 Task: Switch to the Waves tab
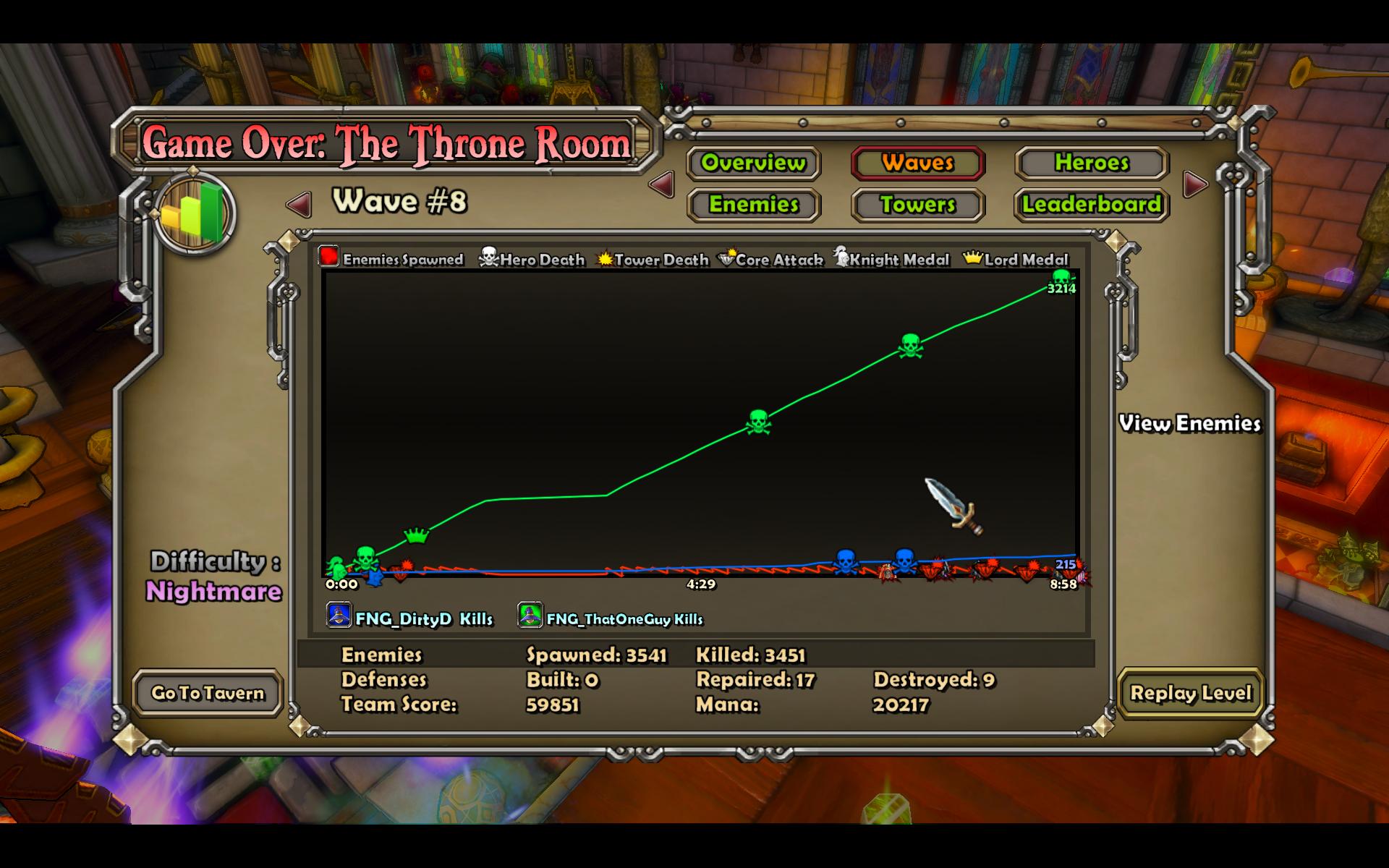917,163
